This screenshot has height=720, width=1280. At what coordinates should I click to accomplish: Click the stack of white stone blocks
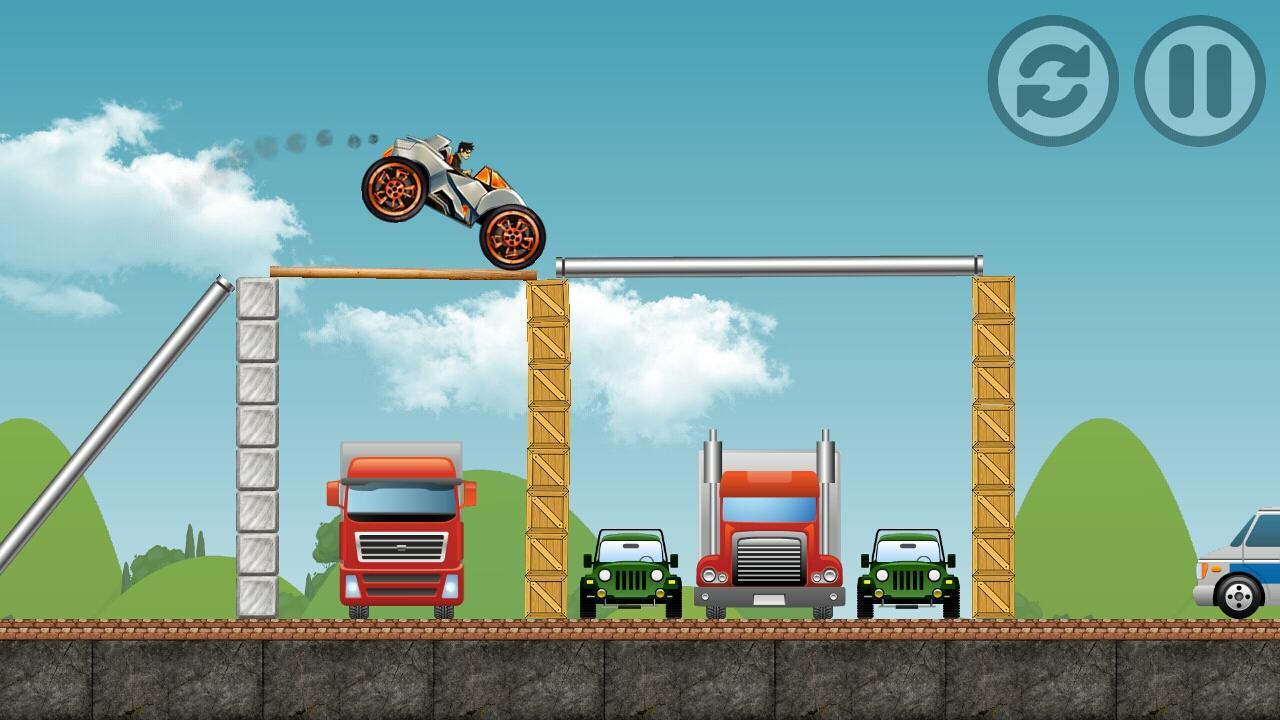coord(257,445)
